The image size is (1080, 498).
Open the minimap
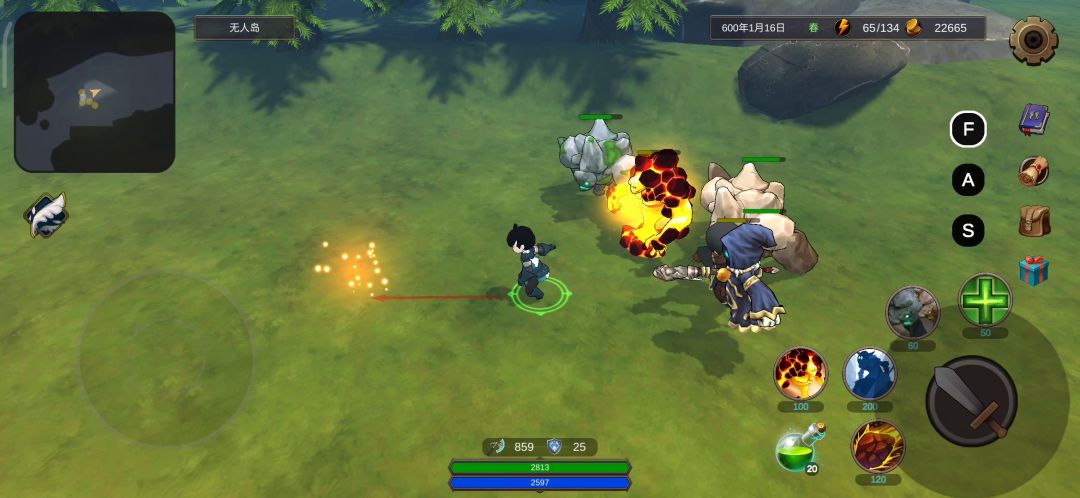coord(94,92)
